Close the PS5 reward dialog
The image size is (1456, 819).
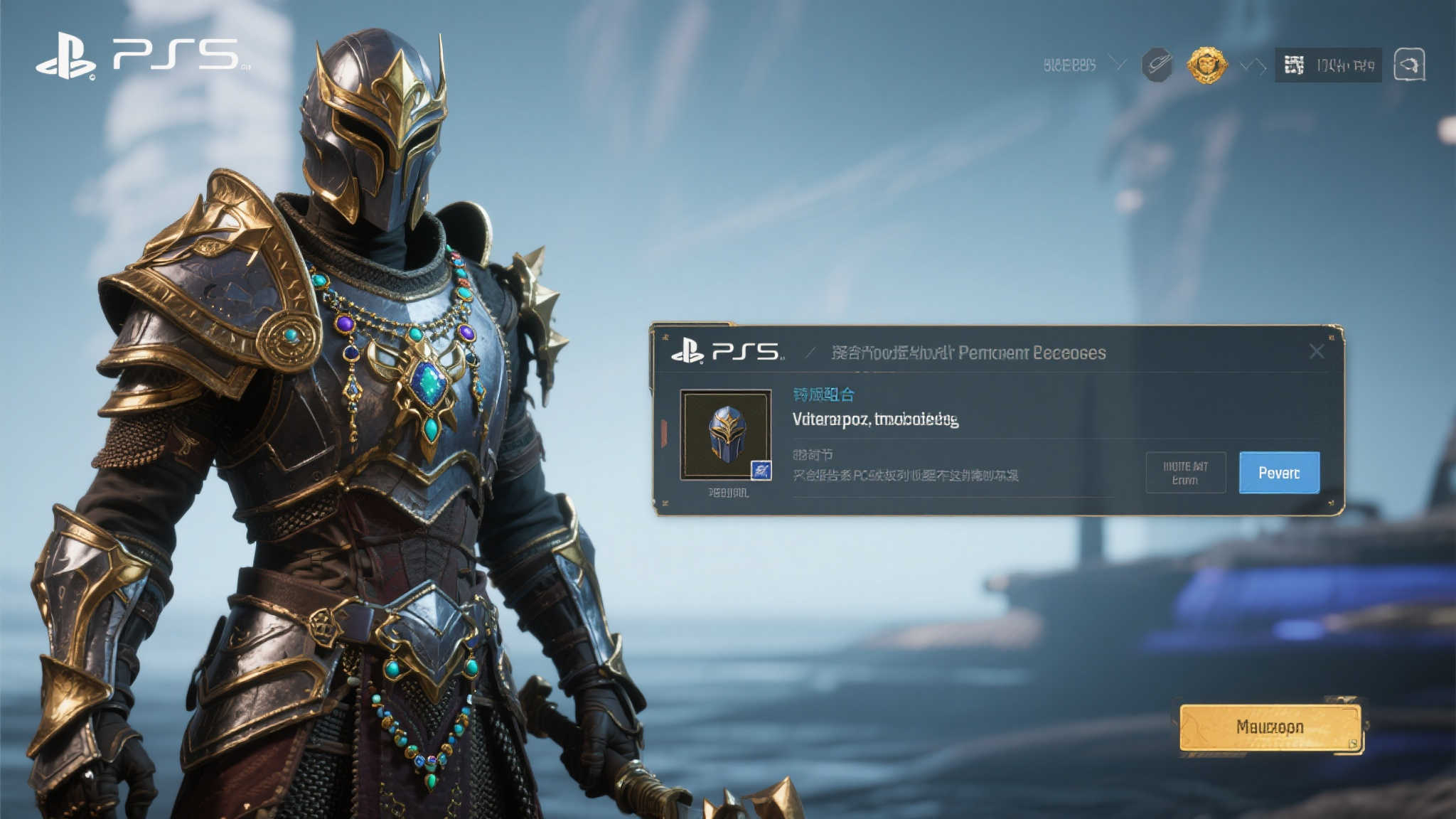(x=1316, y=352)
